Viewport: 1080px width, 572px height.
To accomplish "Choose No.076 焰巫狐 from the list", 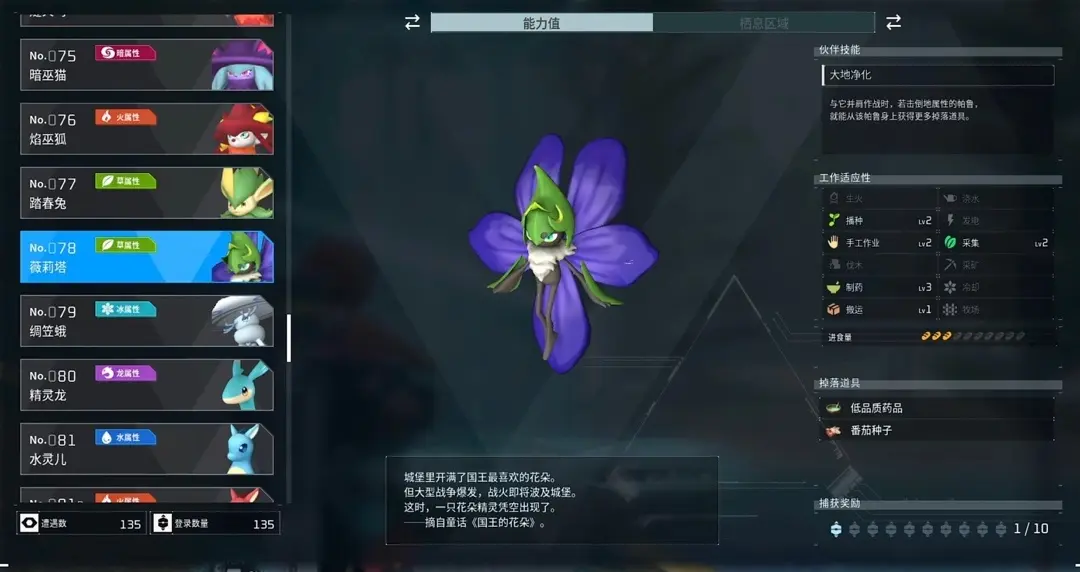I will pyautogui.click(x=146, y=129).
